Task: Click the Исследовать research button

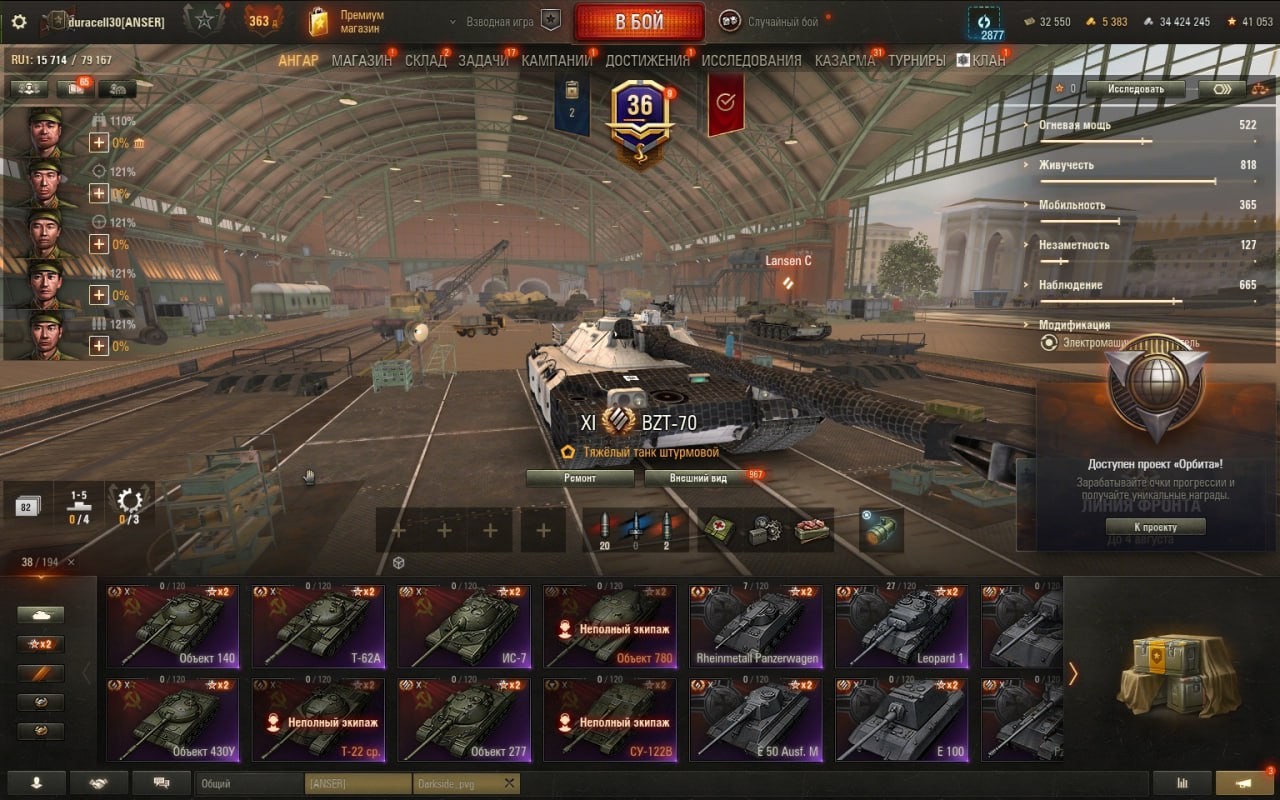Action: pos(1135,89)
